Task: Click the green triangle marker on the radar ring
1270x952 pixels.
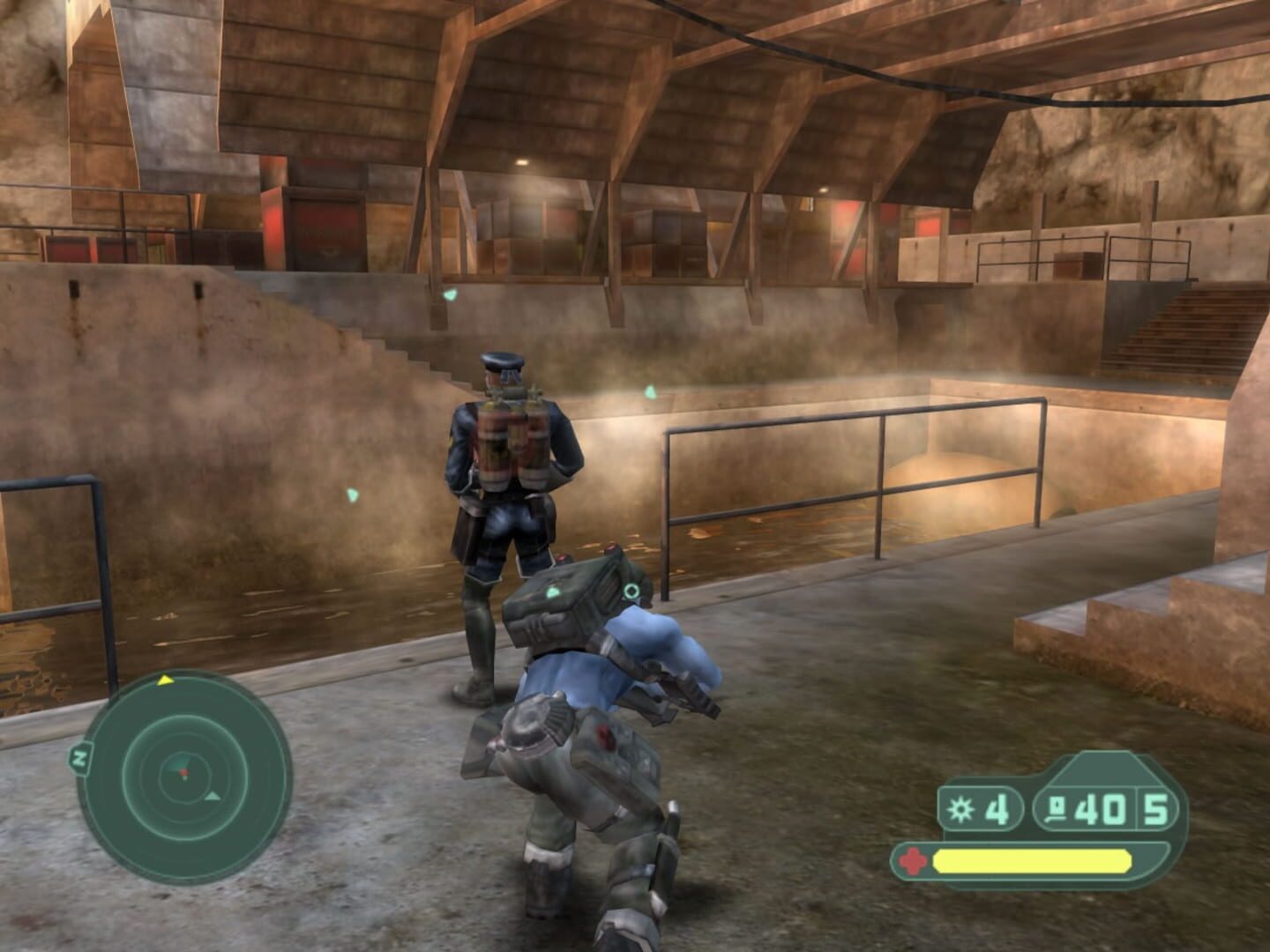Action: coord(213,797)
